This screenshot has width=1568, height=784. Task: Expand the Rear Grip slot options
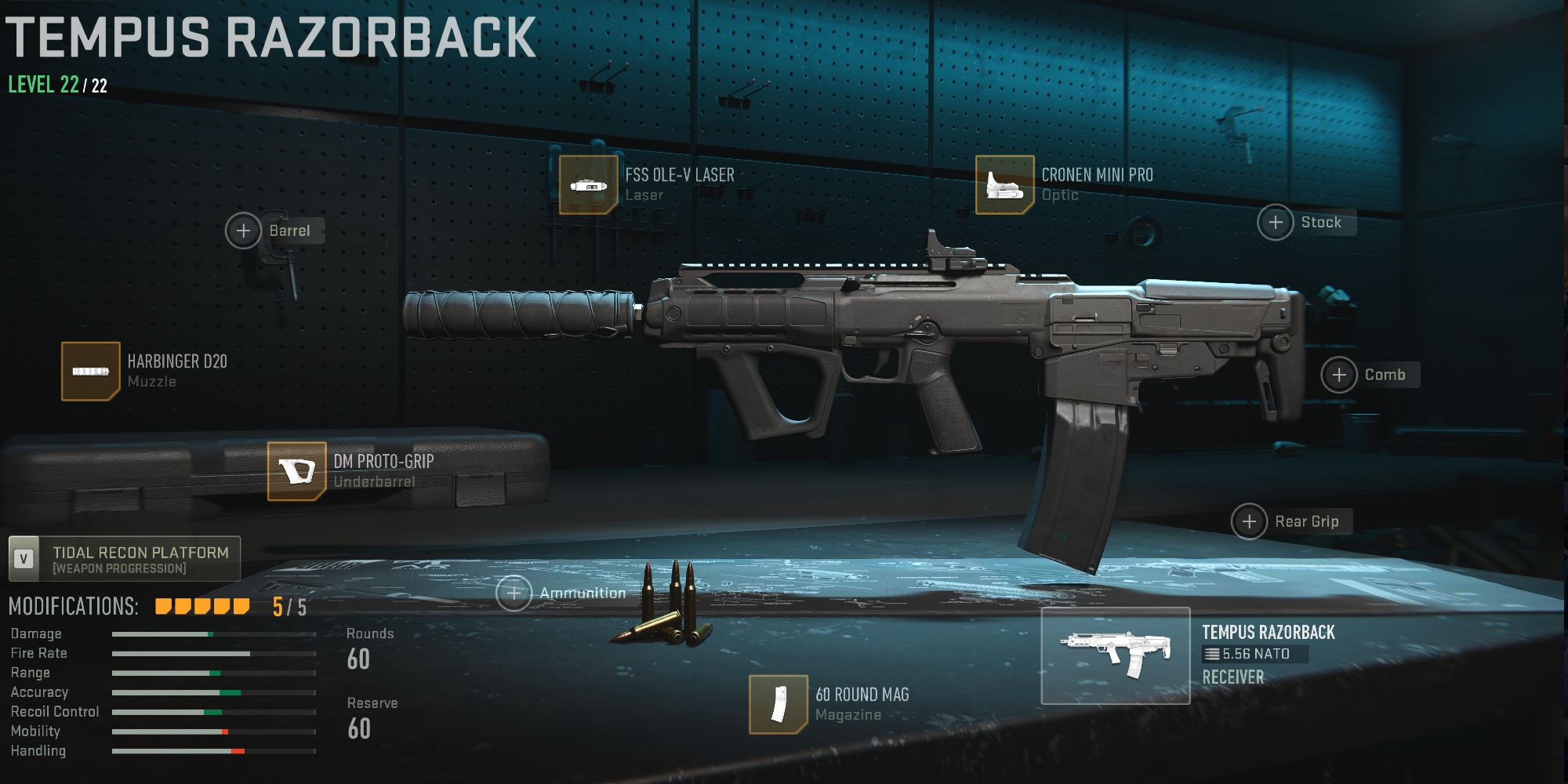click(x=1249, y=521)
